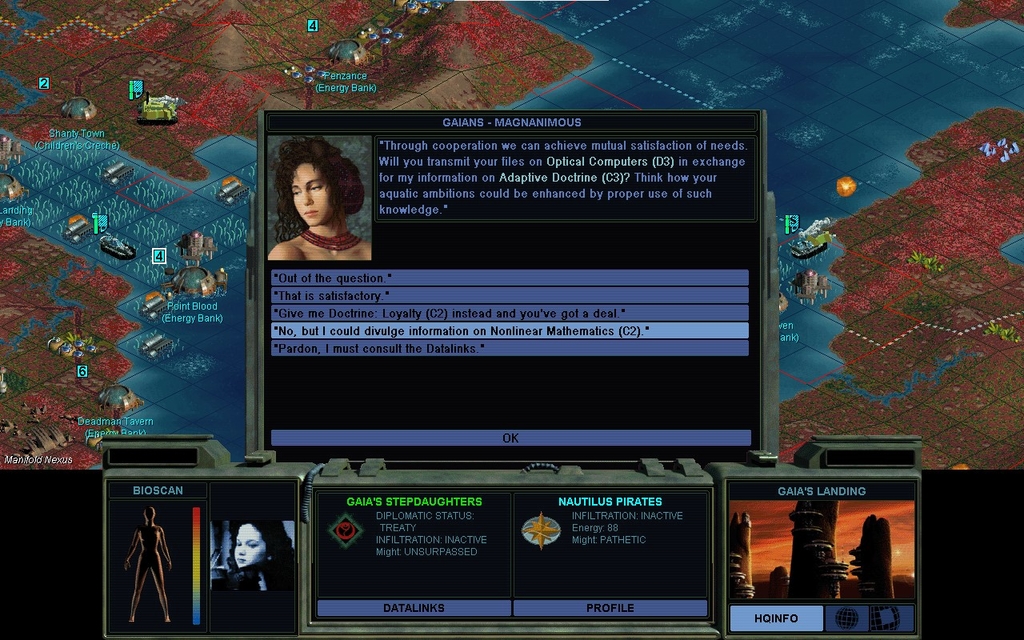
Task: Open HQINFO for Gaia's Landing
Action: (x=776, y=618)
